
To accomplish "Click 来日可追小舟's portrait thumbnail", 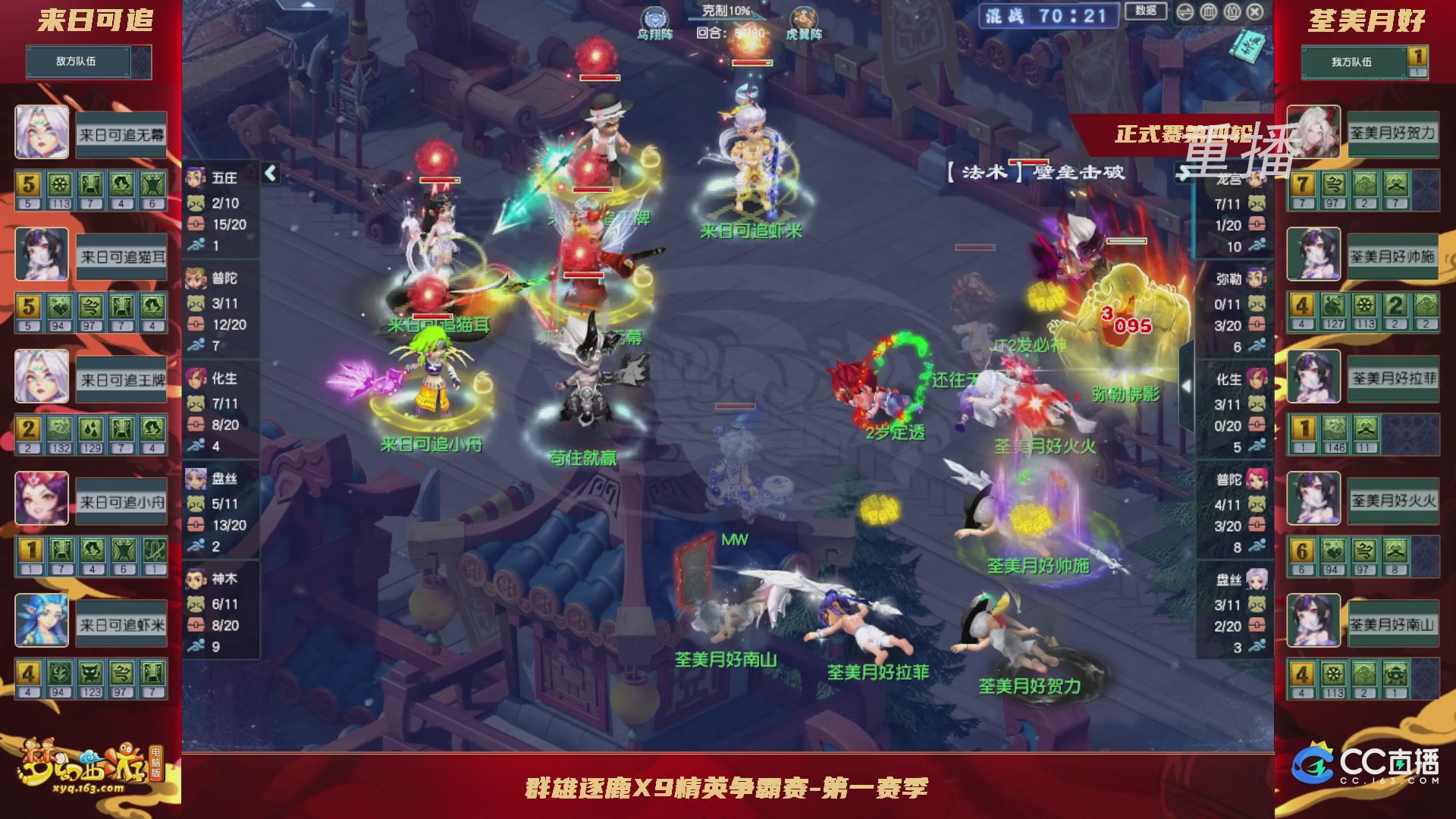I will point(42,499).
